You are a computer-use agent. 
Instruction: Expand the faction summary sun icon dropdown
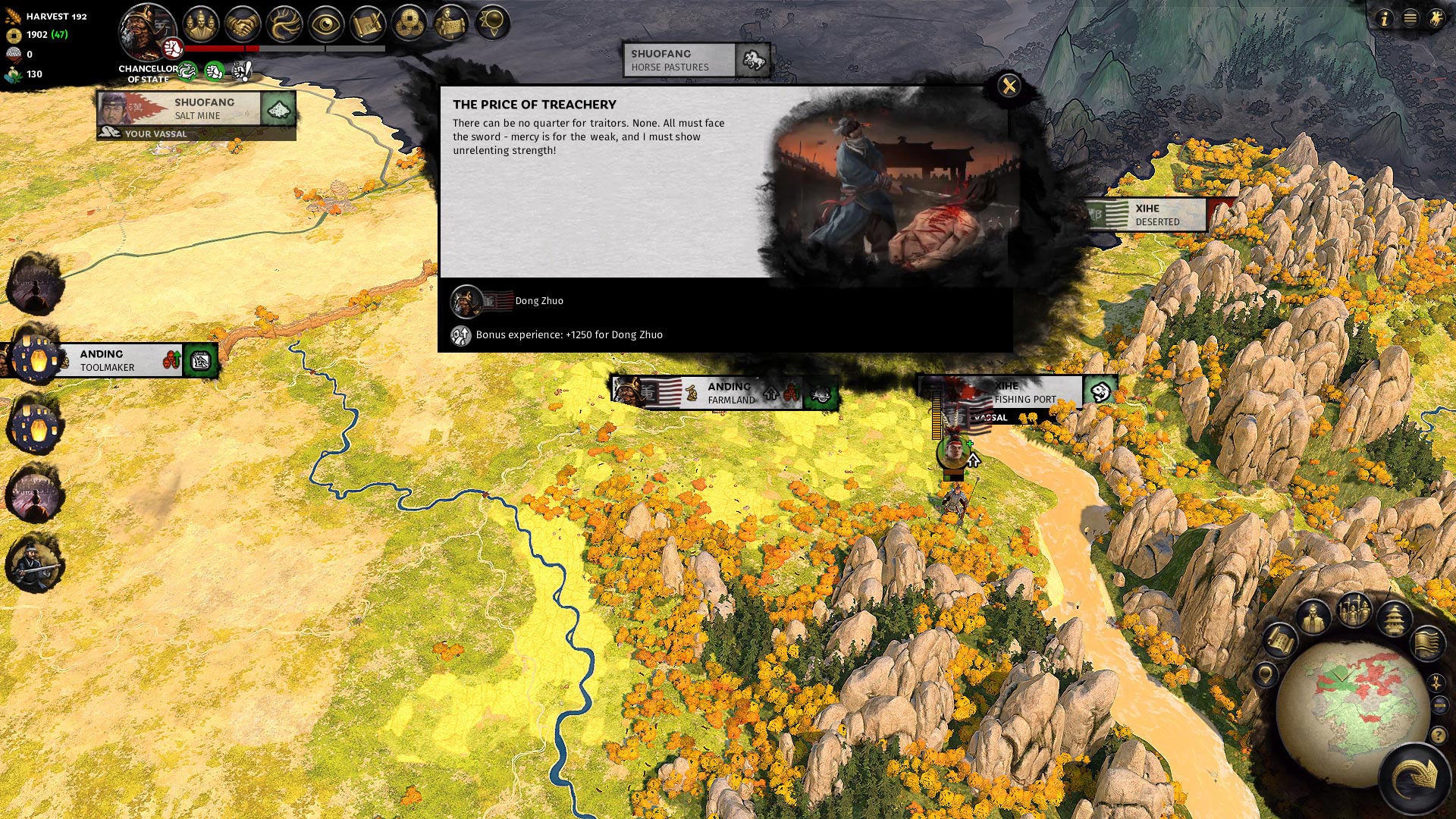tap(493, 24)
